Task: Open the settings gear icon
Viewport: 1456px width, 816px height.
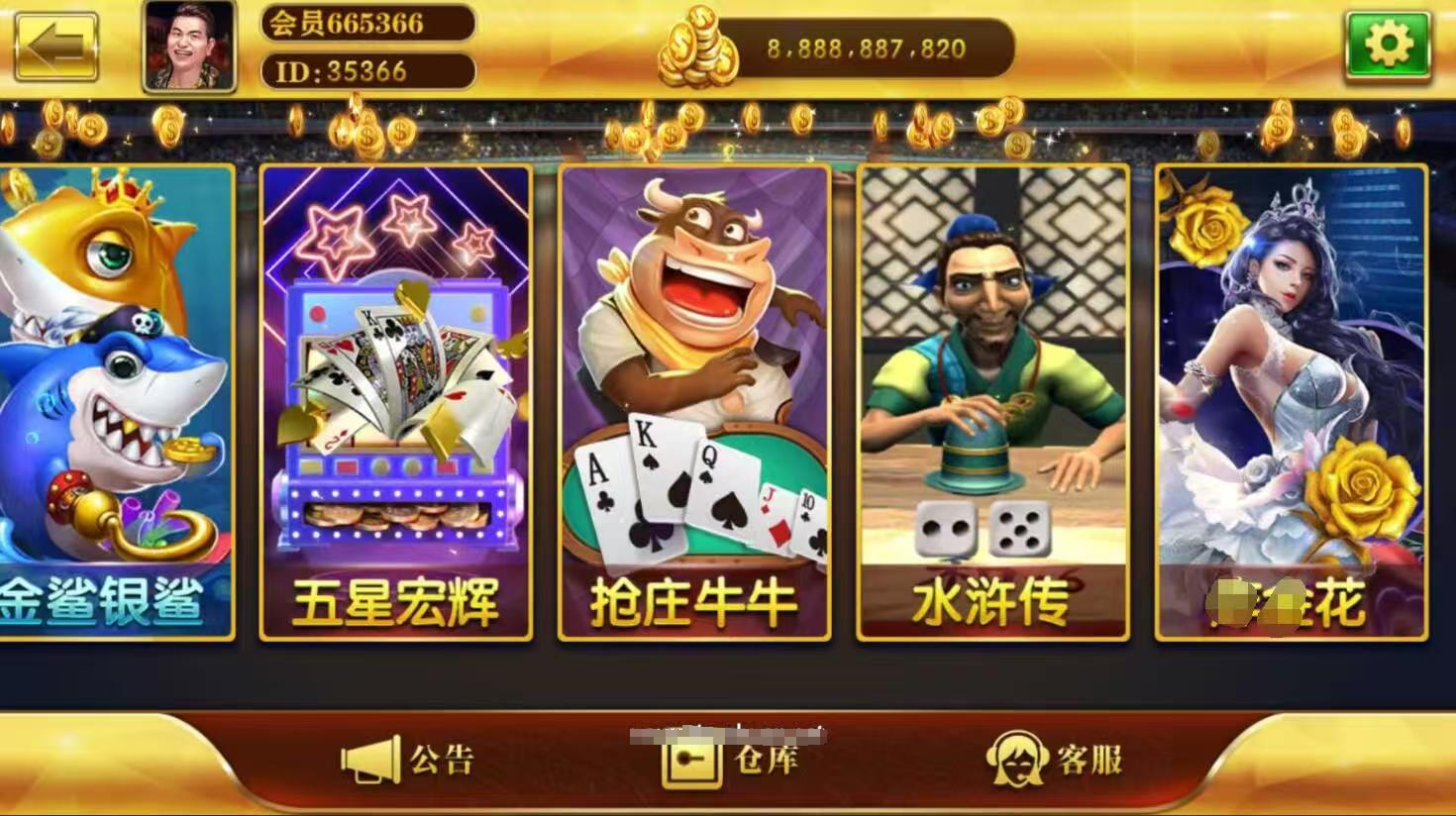Action: (1391, 44)
